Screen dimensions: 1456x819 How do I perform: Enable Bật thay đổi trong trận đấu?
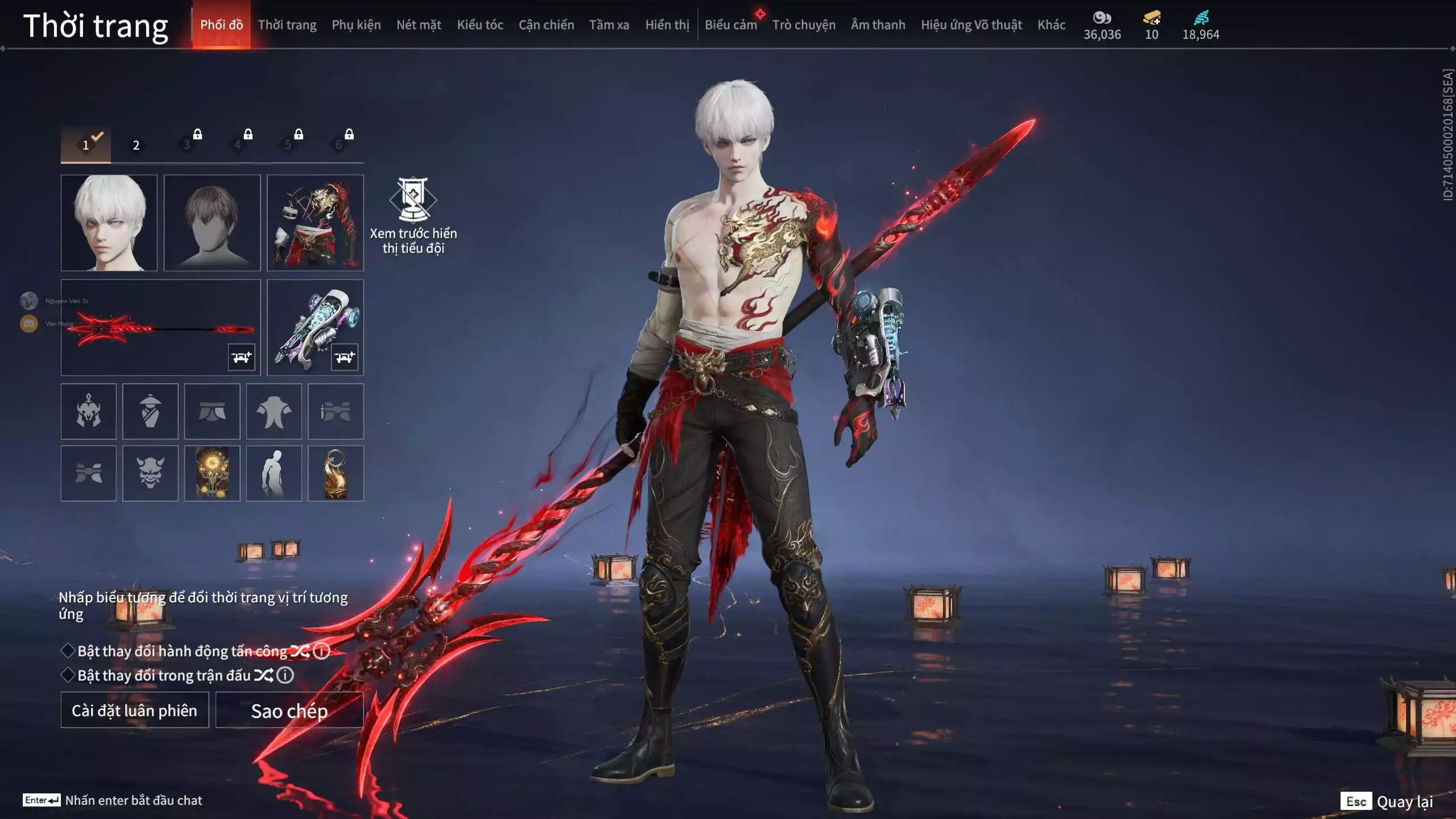tap(68, 675)
